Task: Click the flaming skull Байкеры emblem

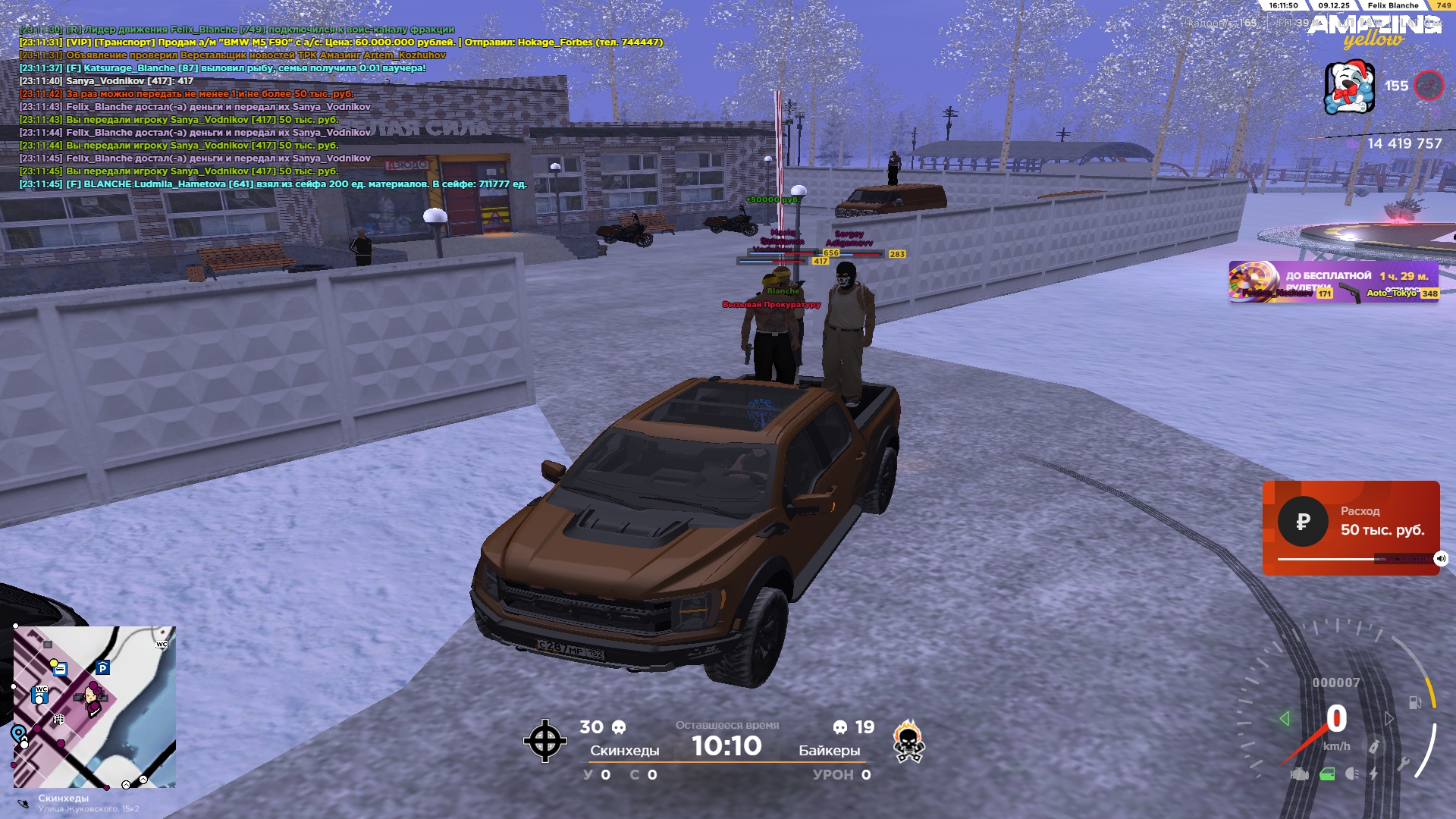Action: coord(908,741)
